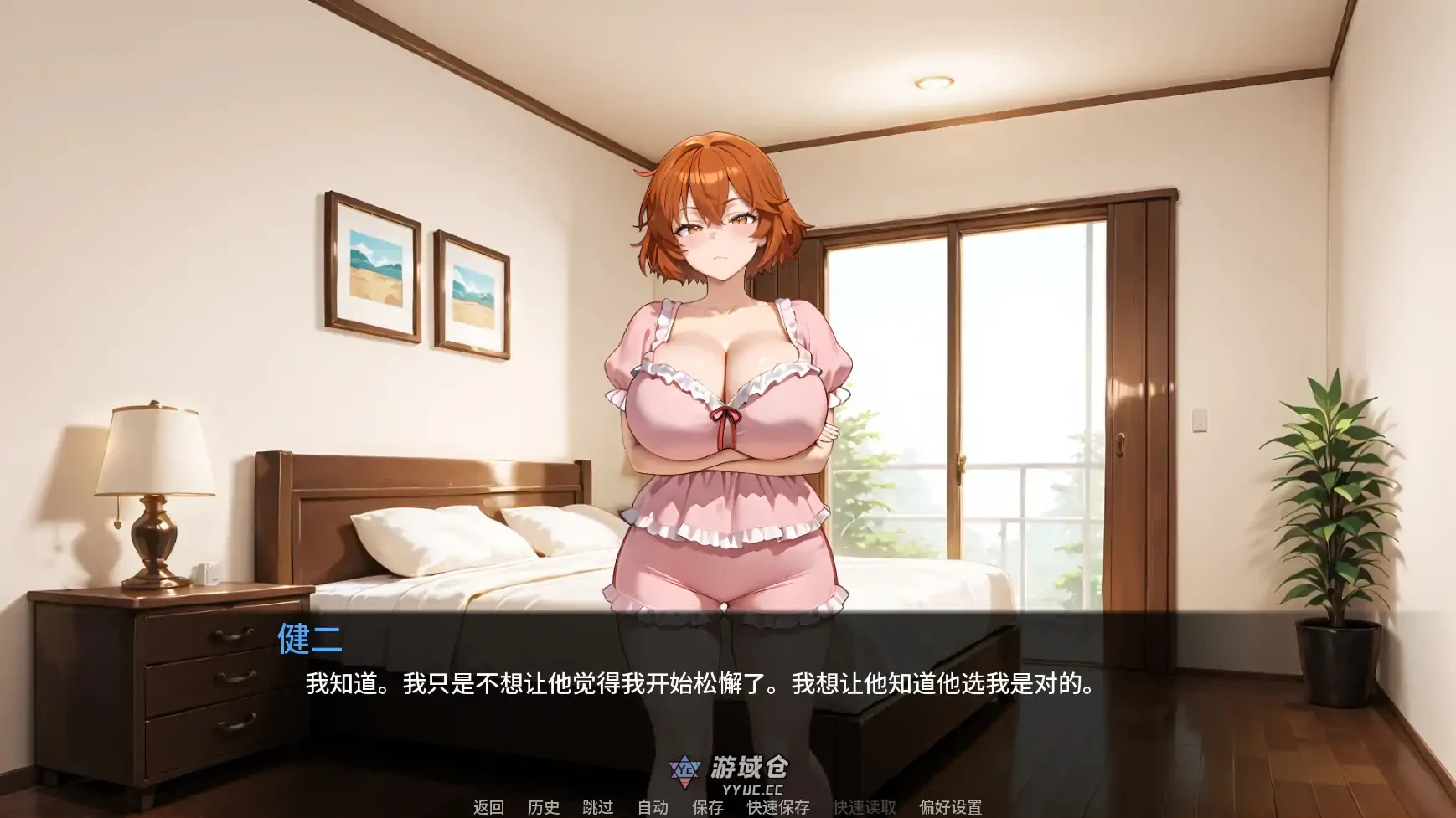Visit the YYUC.CC website link
This screenshot has width=1456, height=818.
coord(754,788)
